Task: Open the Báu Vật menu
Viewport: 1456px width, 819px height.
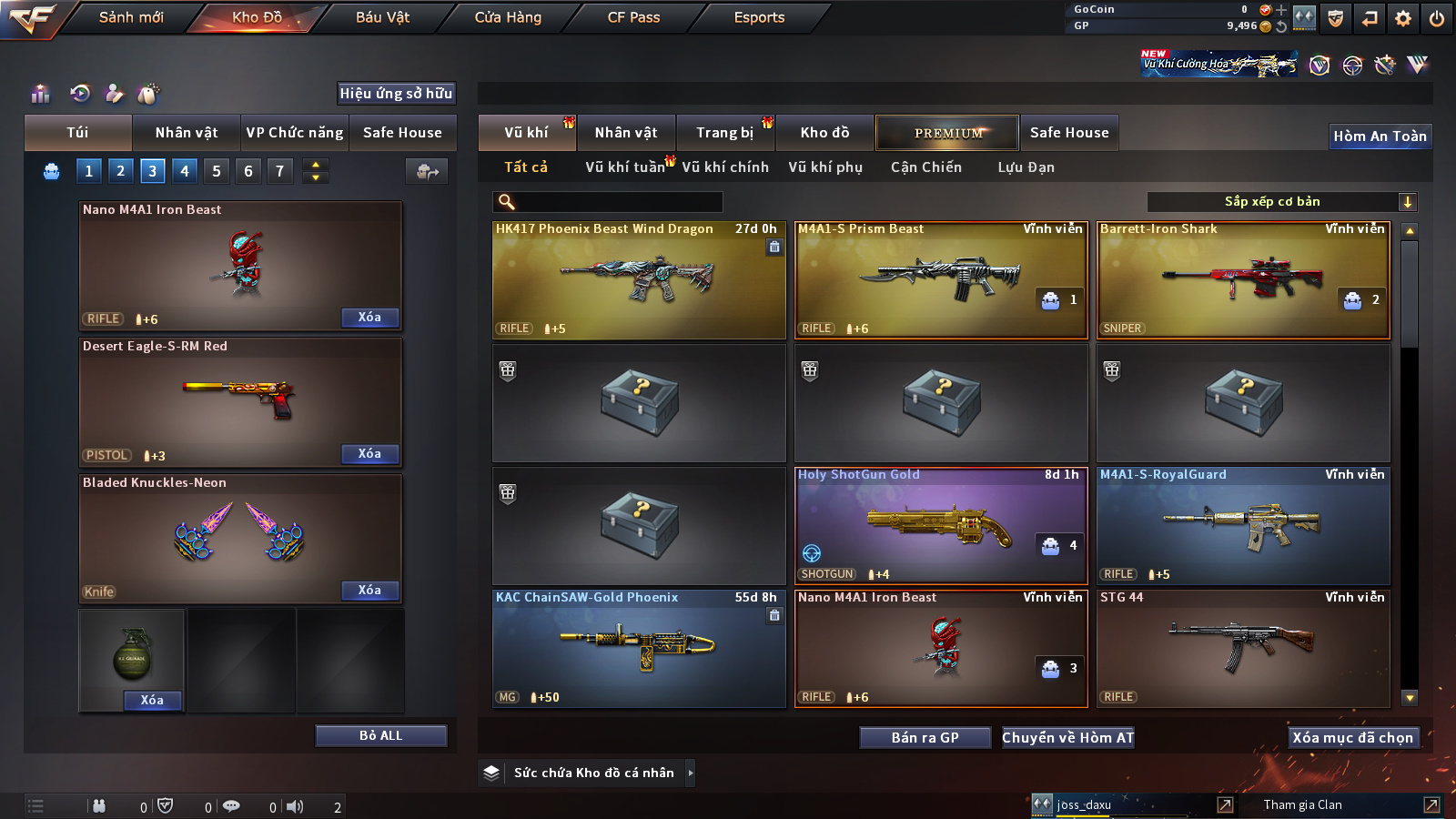Action: click(x=382, y=17)
